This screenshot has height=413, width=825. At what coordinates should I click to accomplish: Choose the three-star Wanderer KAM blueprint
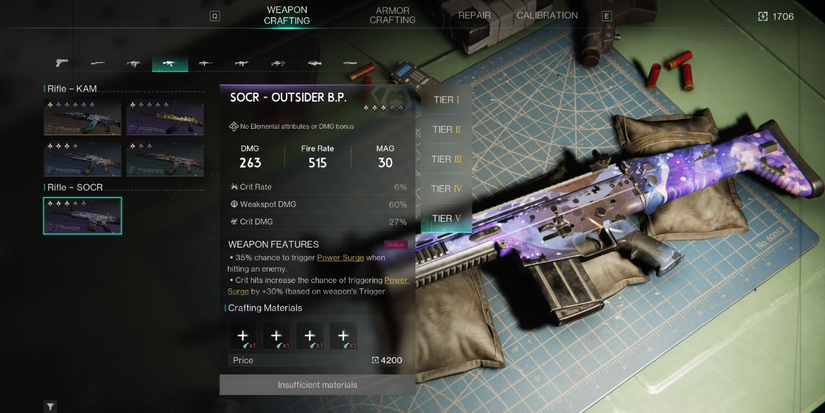click(82, 158)
